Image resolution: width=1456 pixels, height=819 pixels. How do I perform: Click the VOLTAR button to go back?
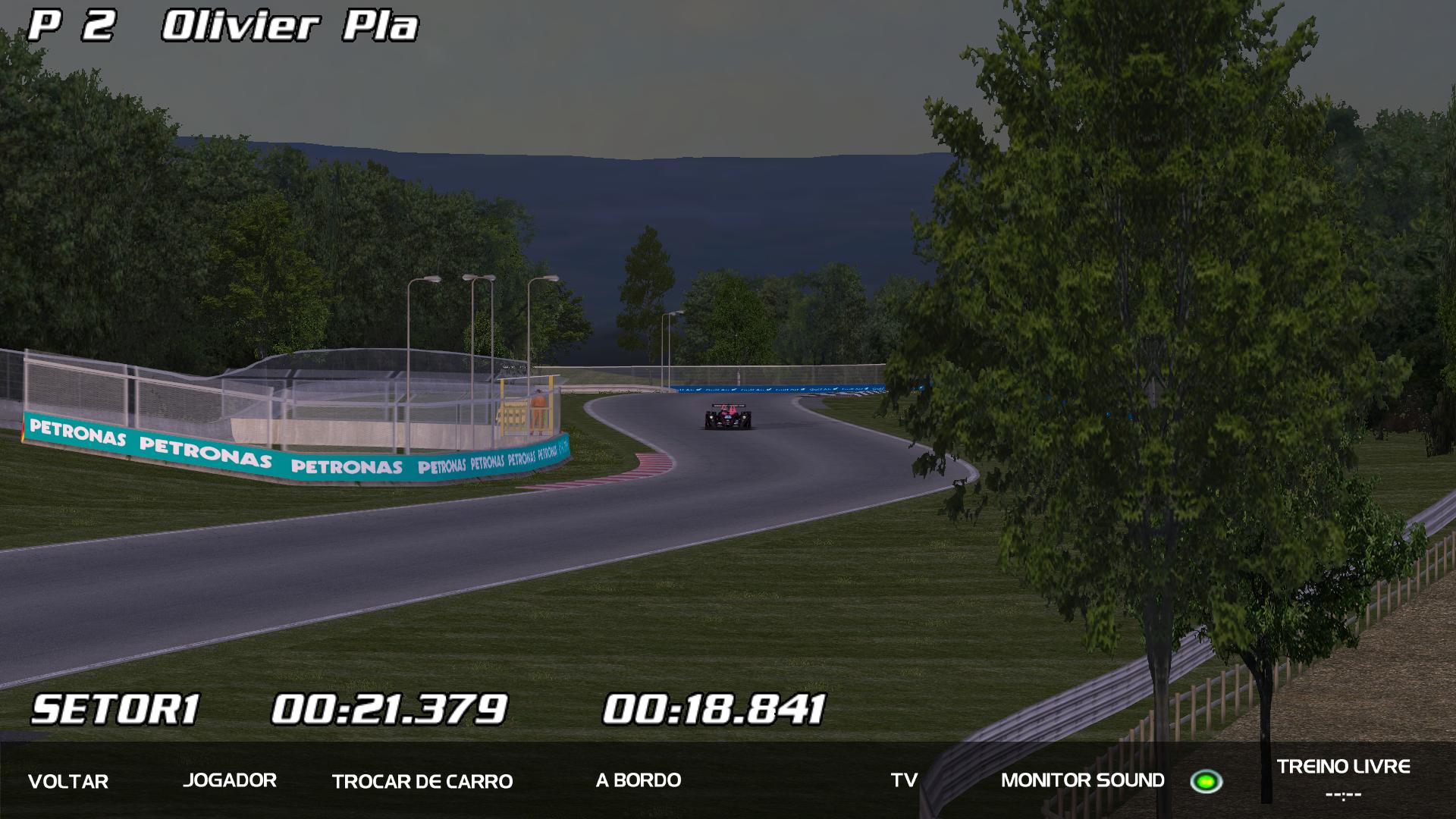coord(68,781)
